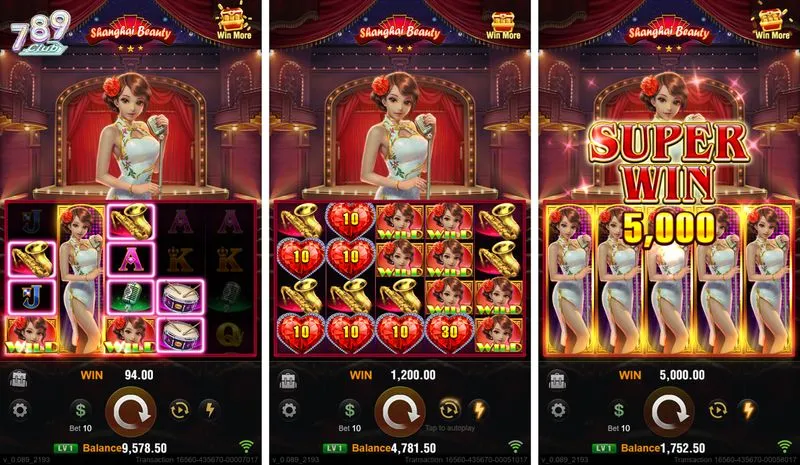
Task: Open the Win More chest above the Super Win banner
Action: pyautogui.click(x=772, y=20)
